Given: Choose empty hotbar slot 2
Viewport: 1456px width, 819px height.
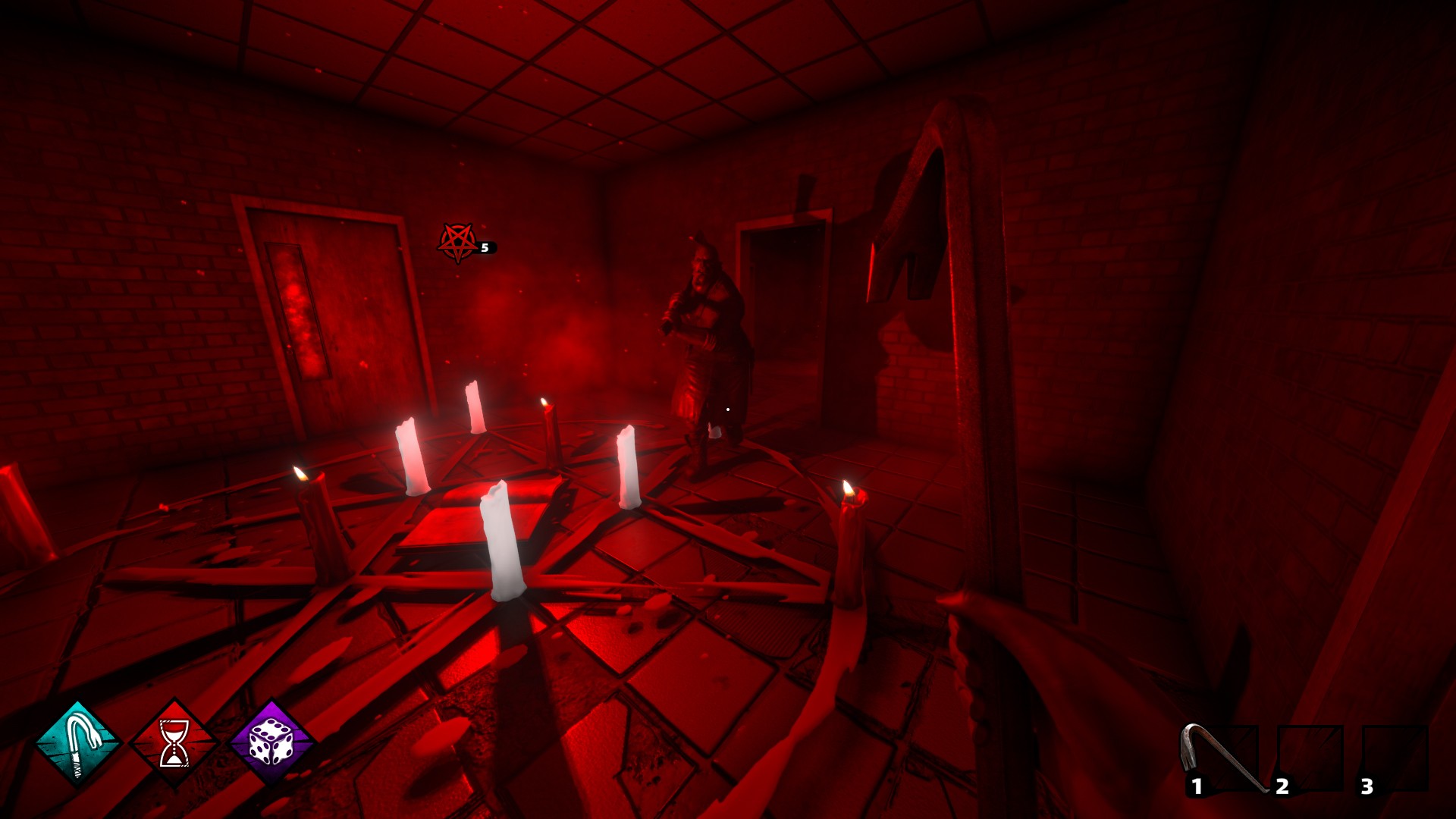Looking at the screenshot, I should [1310, 759].
